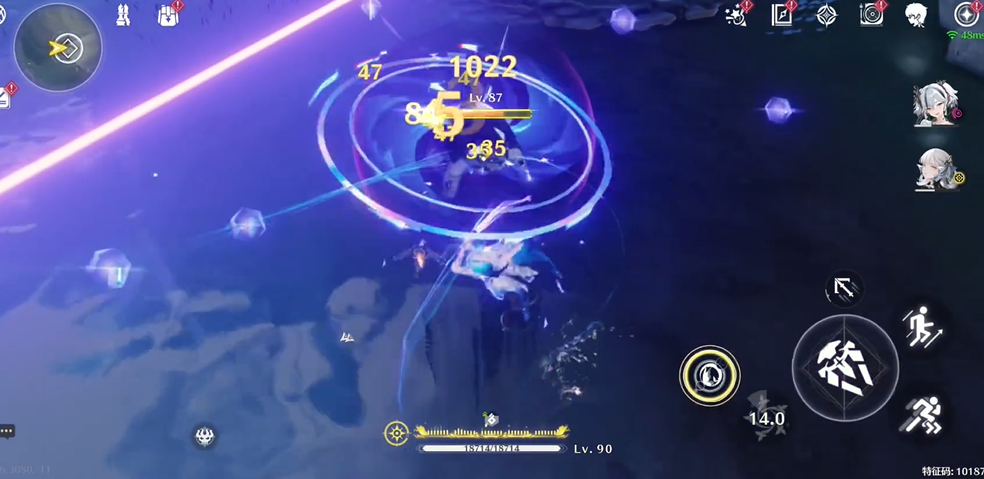Open the chat bubble icon
984x479 pixels.
8,431
